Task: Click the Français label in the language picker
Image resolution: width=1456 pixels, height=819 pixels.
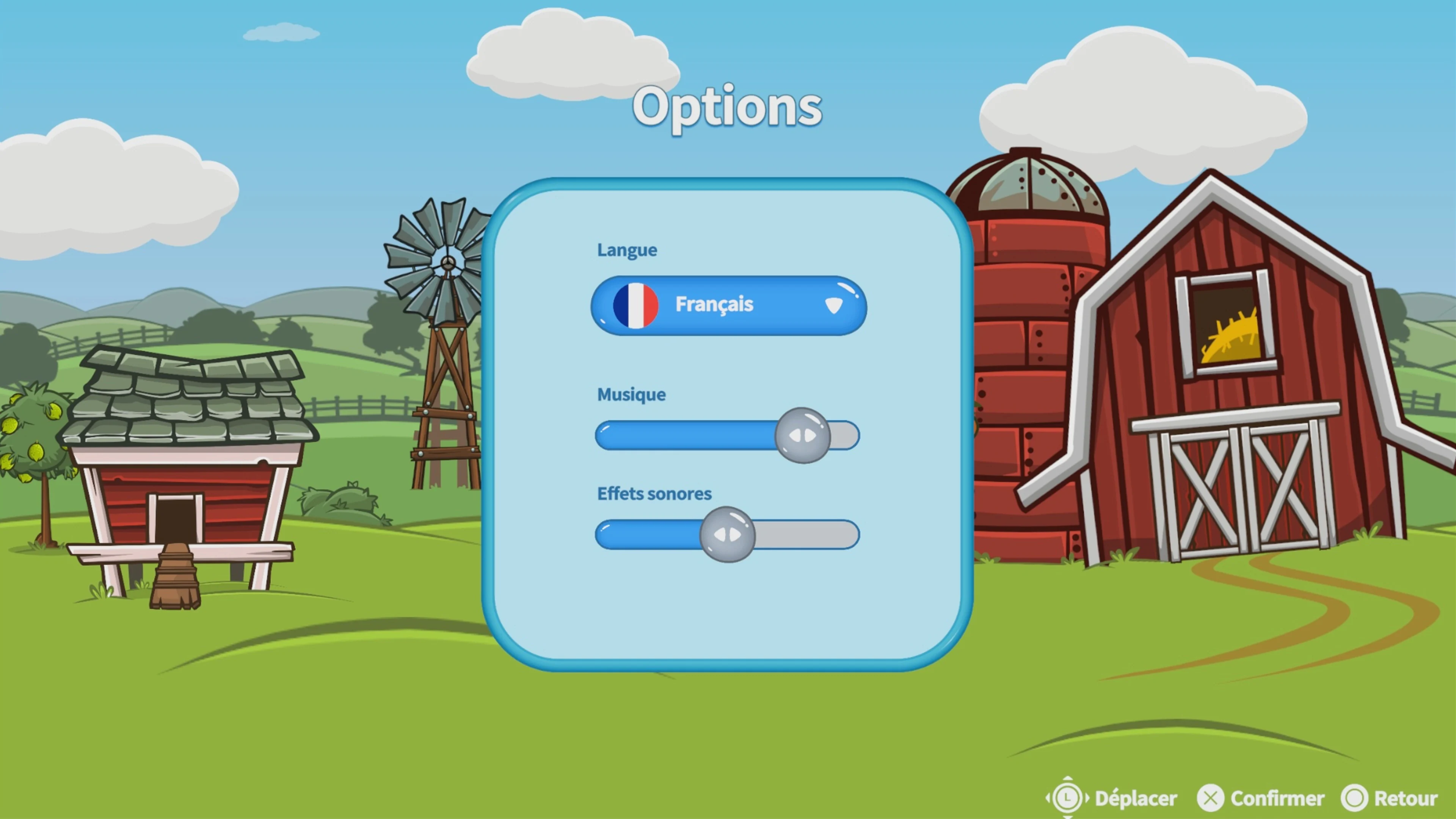Action: coord(714,304)
